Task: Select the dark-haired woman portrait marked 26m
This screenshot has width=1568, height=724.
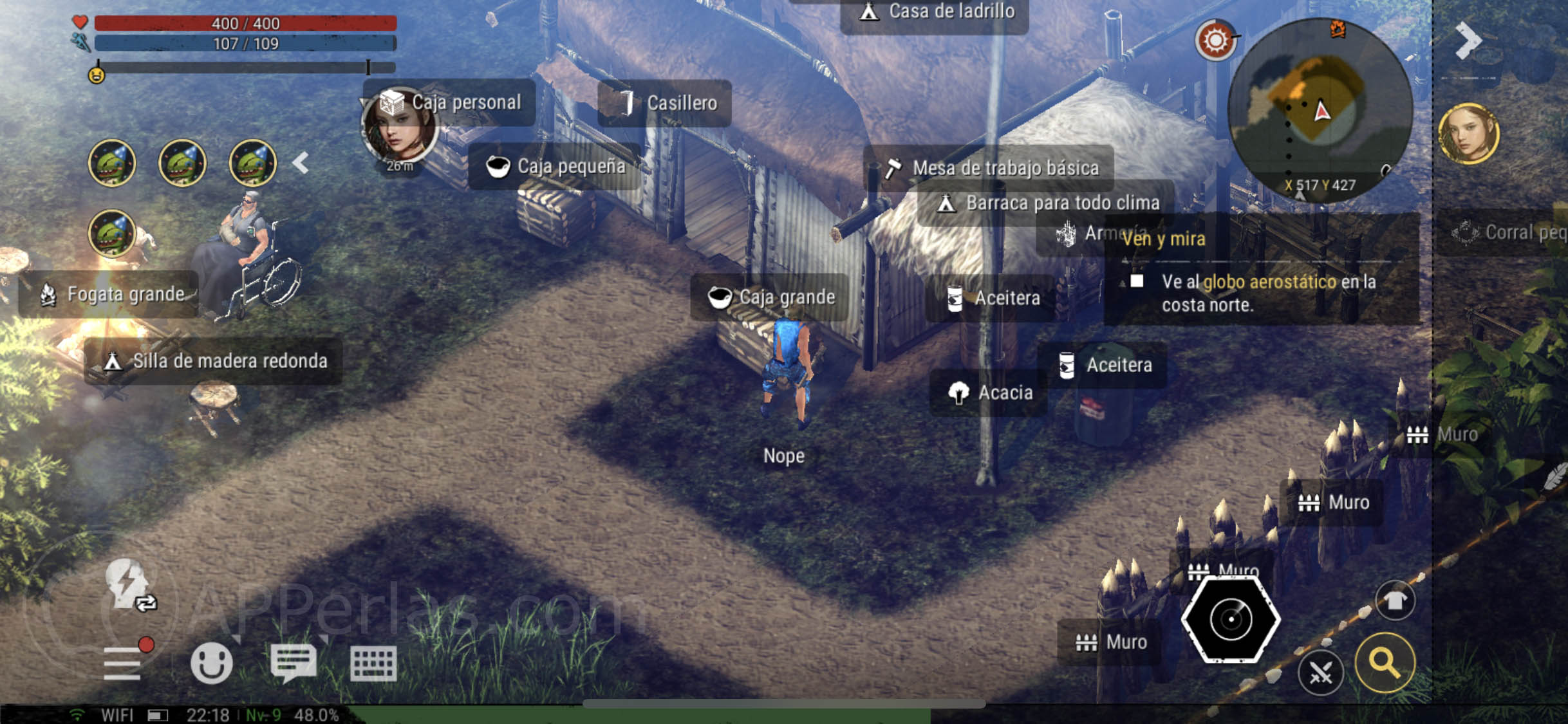Action: tap(399, 127)
